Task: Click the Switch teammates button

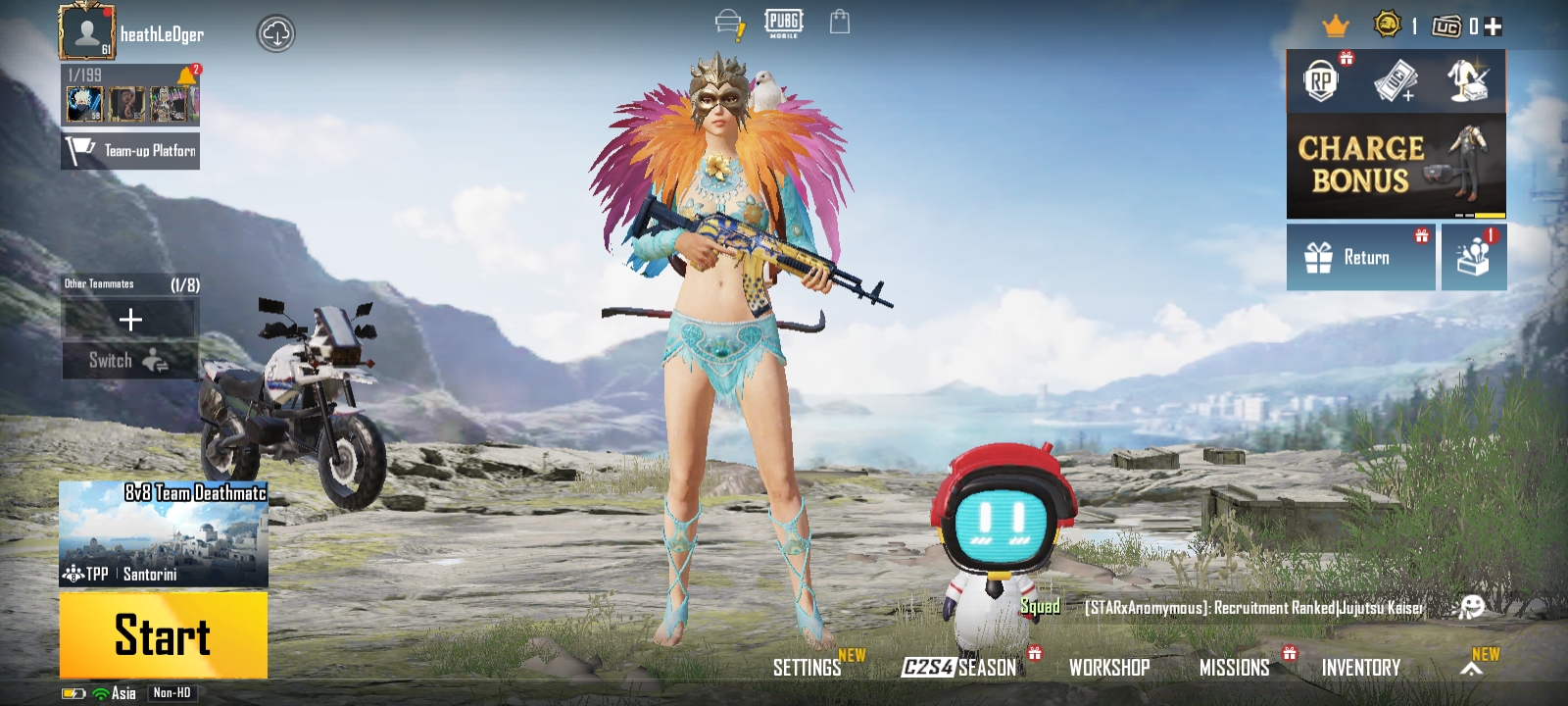Action: (130, 361)
